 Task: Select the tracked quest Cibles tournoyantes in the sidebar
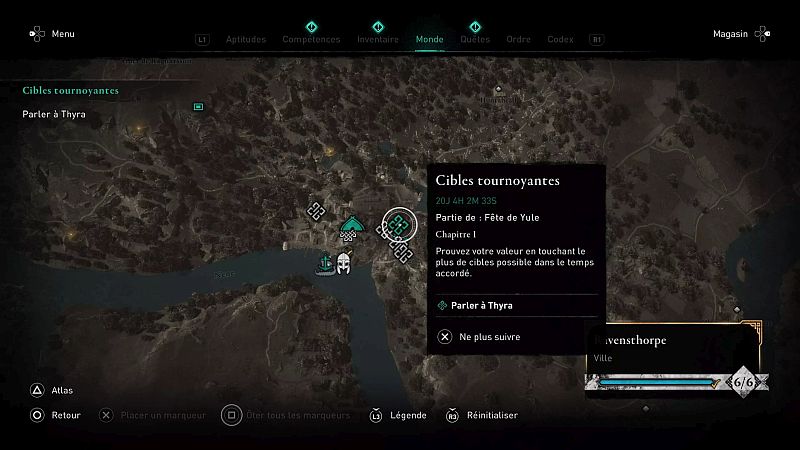pyautogui.click(x=71, y=91)
